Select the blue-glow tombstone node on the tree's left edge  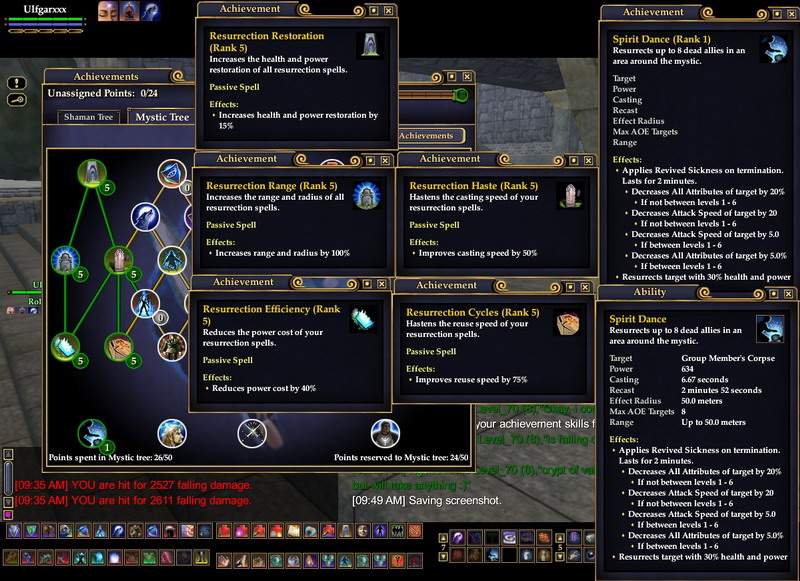66,260
